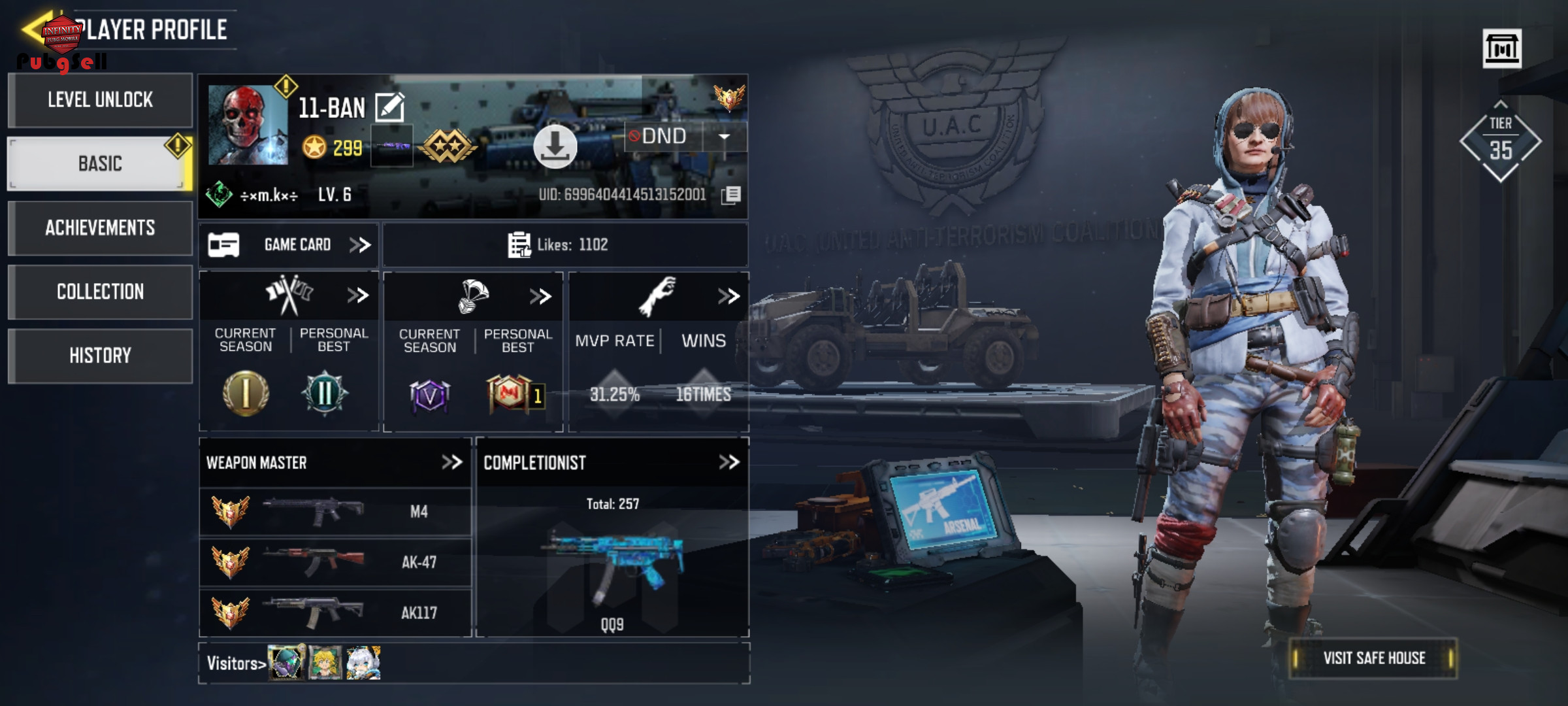Open the Game Card panel
Screen dimensions: 1568x706
coord(289,245)
